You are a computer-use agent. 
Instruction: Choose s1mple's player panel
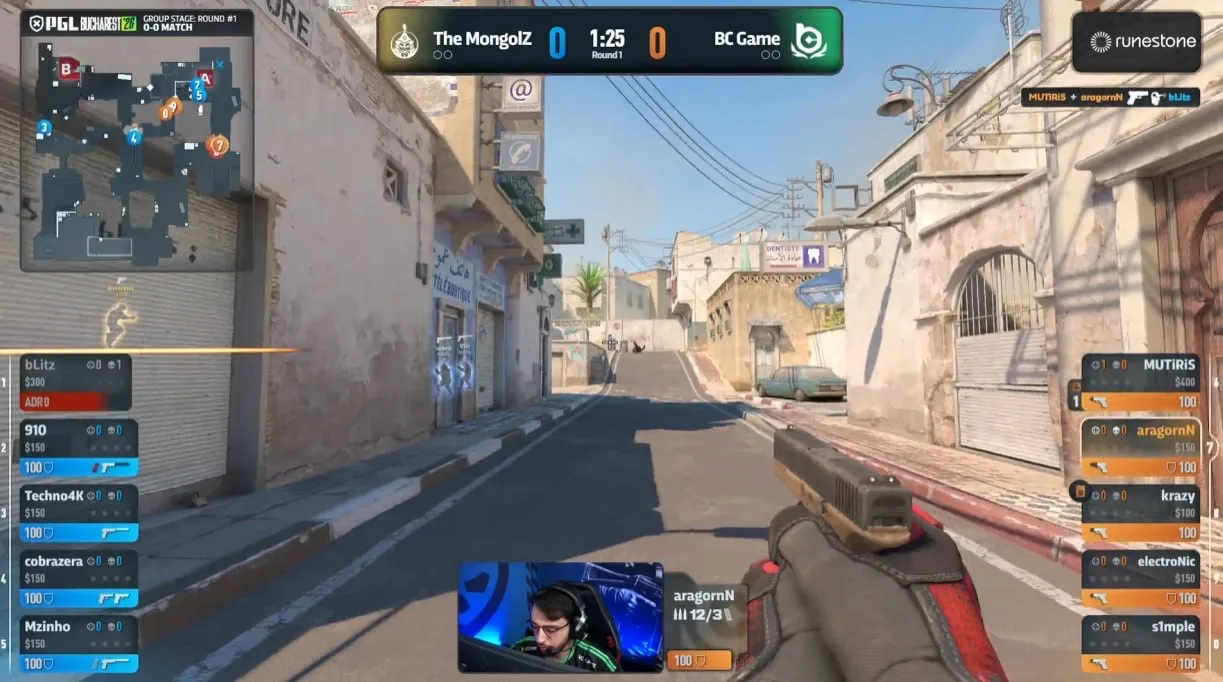[x=1141, y=644]
